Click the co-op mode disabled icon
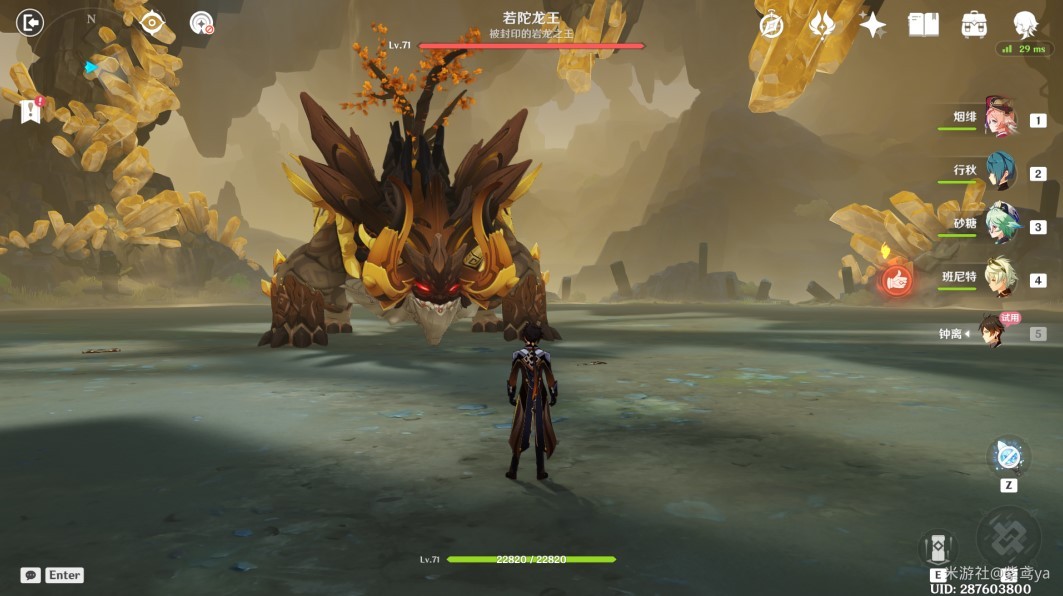This screenshot has height=596, width=1063. 201,23
